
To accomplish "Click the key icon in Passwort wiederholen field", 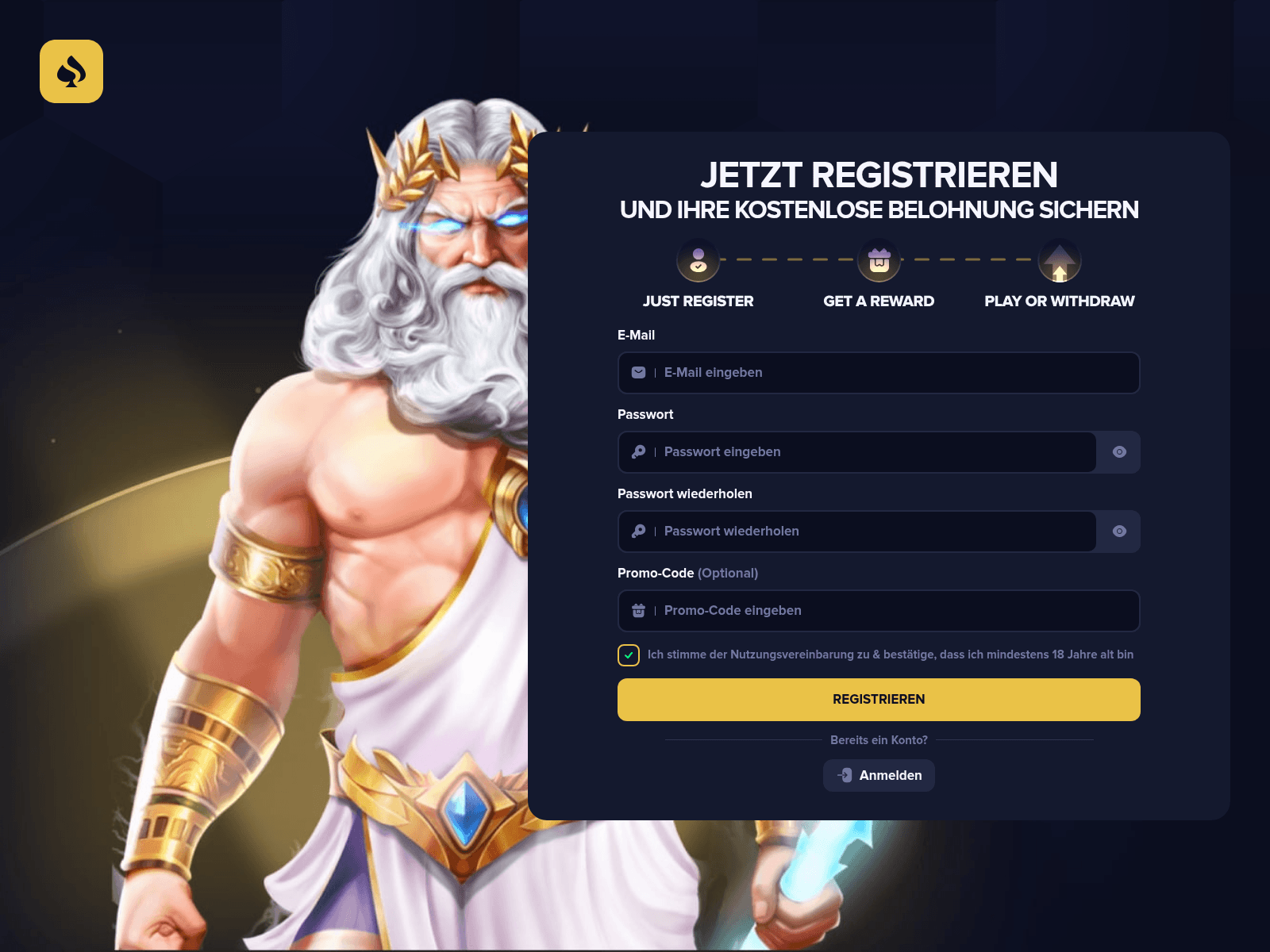I will click(x=638, y=532).
